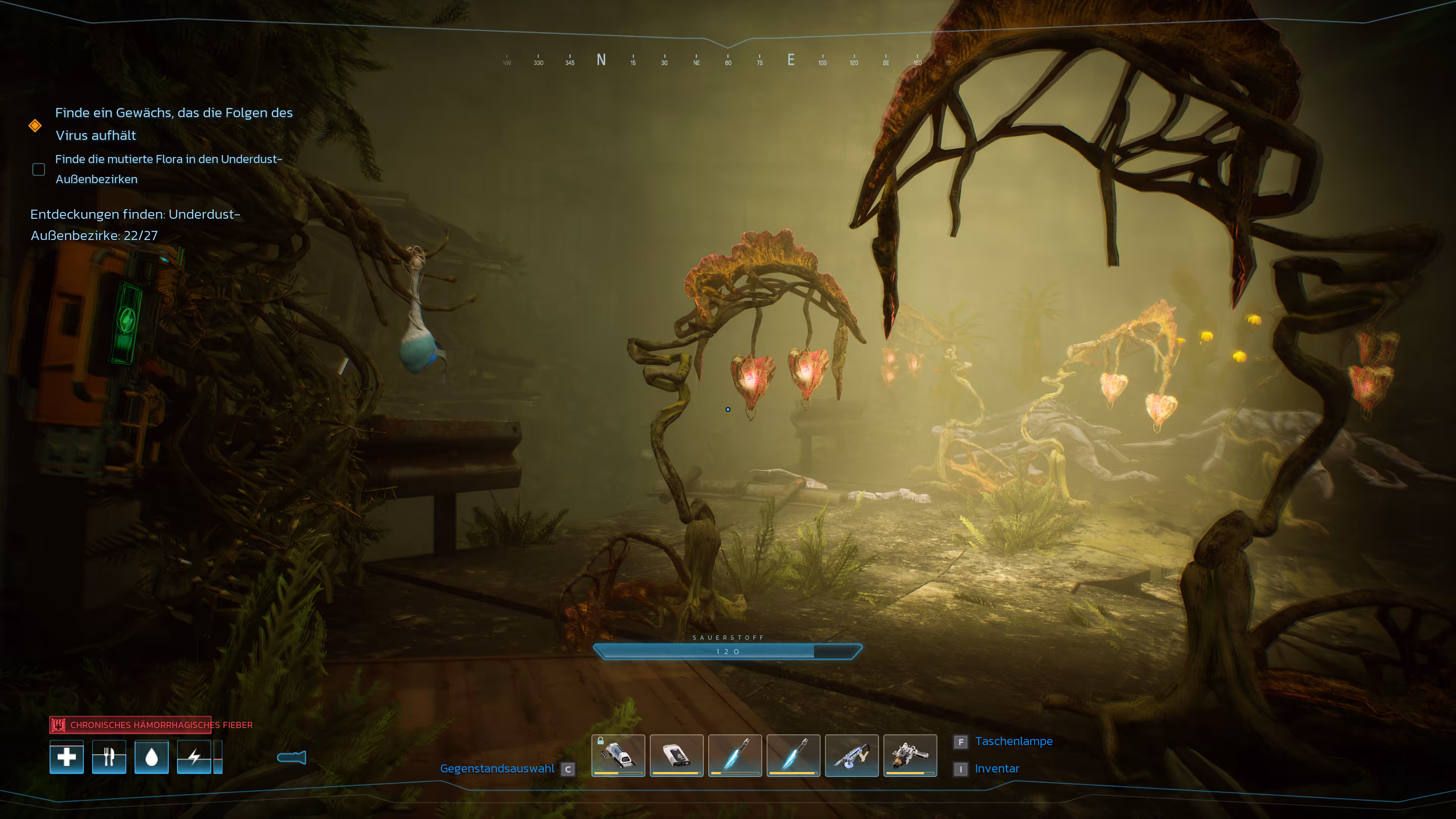Choose the energy lightning bolt icon
The width and height of the screenshot is (1456, 819).
(x=194, y=757)
